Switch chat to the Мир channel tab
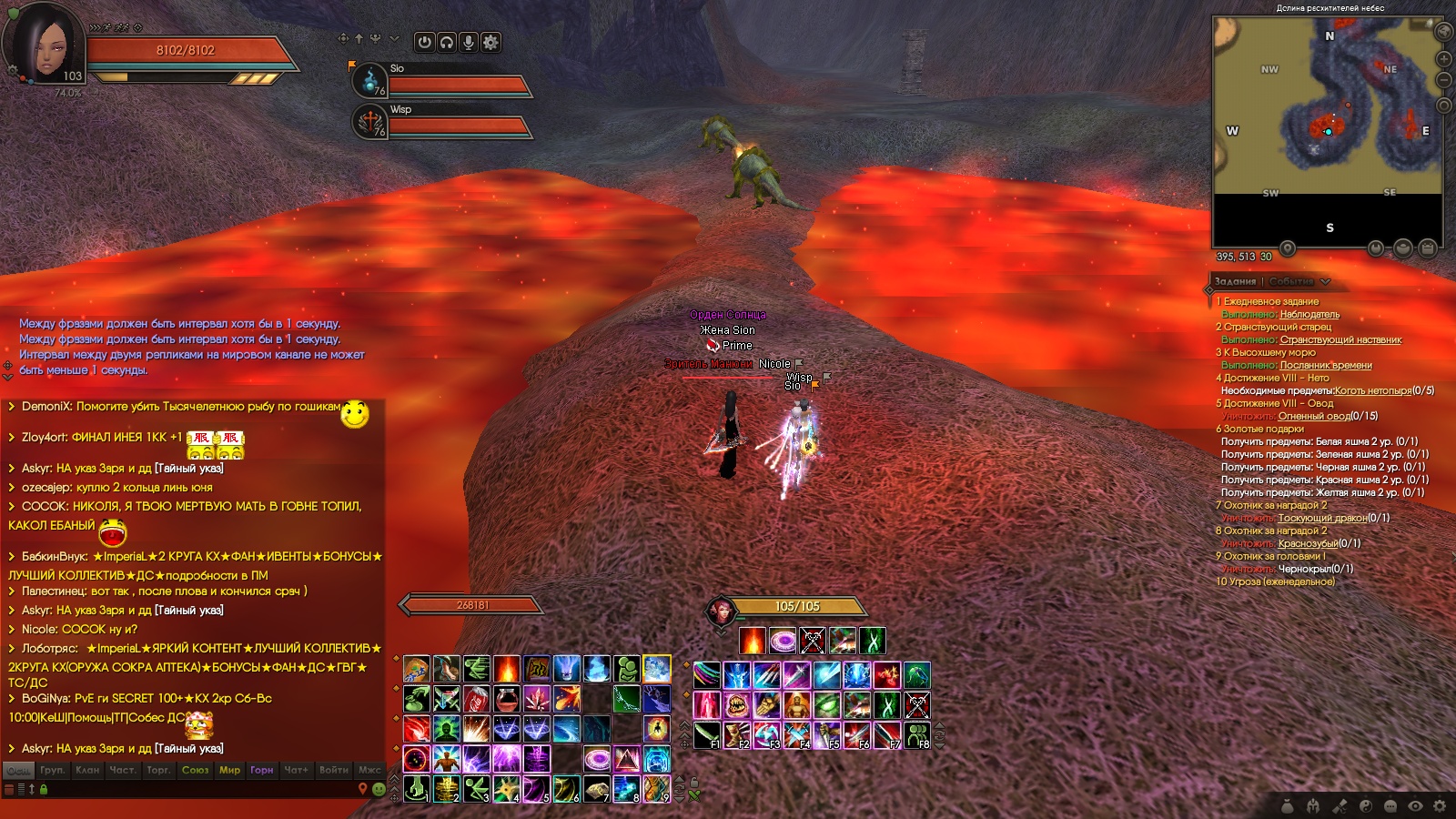 (x=229, y=770)
